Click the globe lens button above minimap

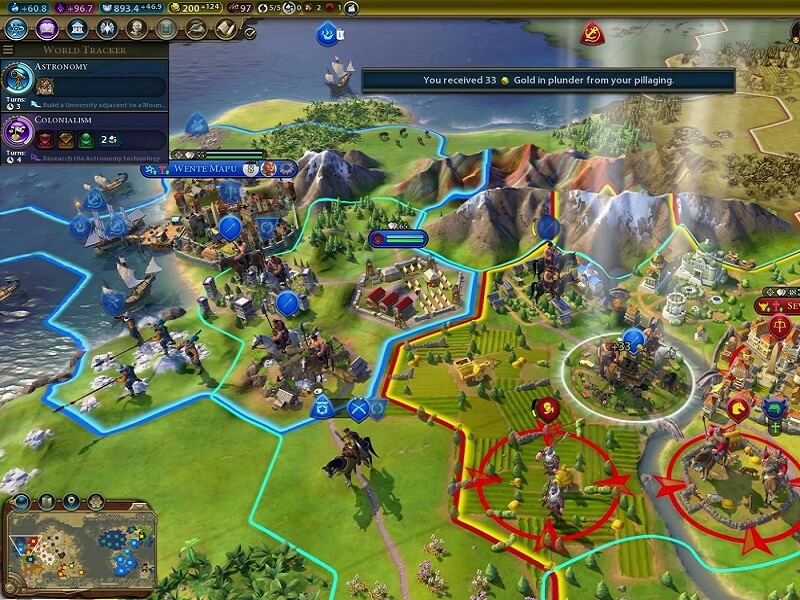coord(22,501)
